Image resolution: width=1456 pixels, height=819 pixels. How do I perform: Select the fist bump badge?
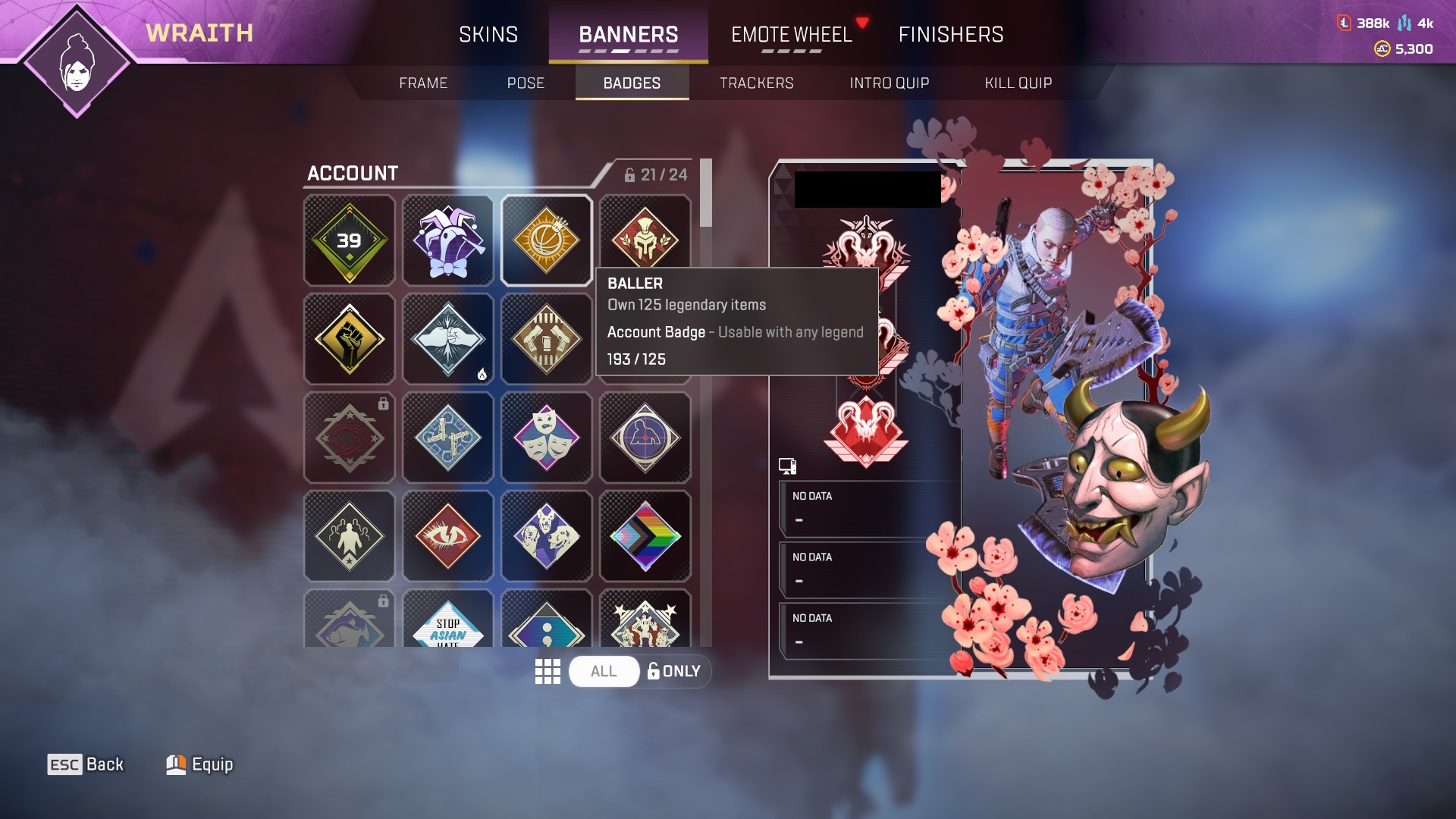coord(447,339)
